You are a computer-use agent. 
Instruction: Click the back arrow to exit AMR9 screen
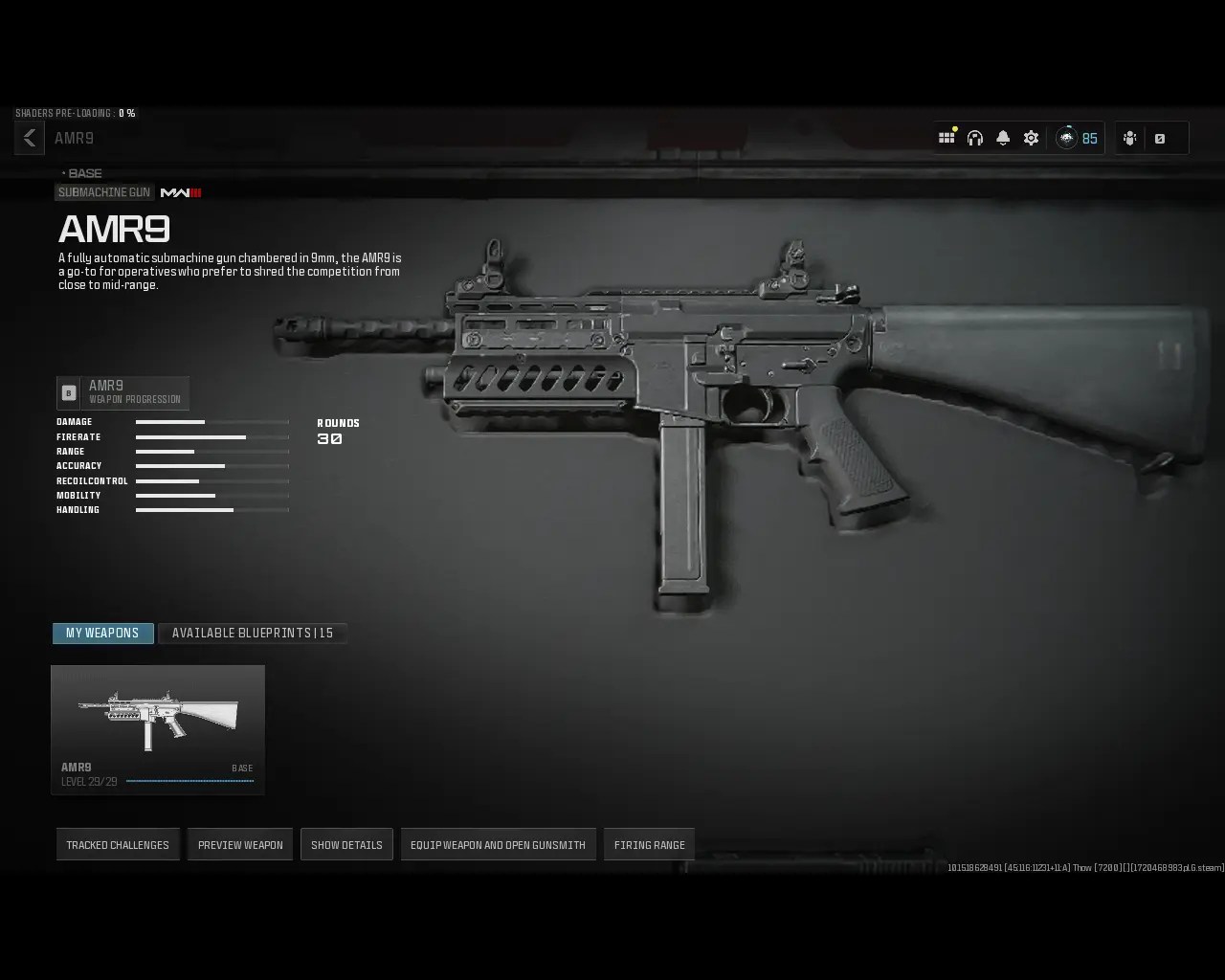coord(29,137)
